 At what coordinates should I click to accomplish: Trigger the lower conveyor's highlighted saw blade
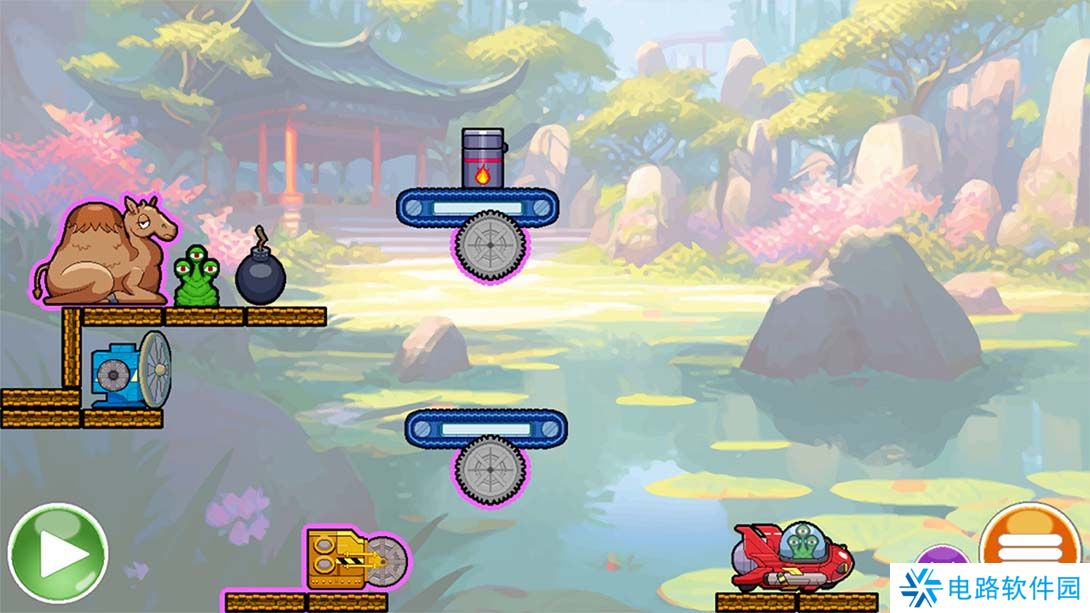[x=487, y=470]
